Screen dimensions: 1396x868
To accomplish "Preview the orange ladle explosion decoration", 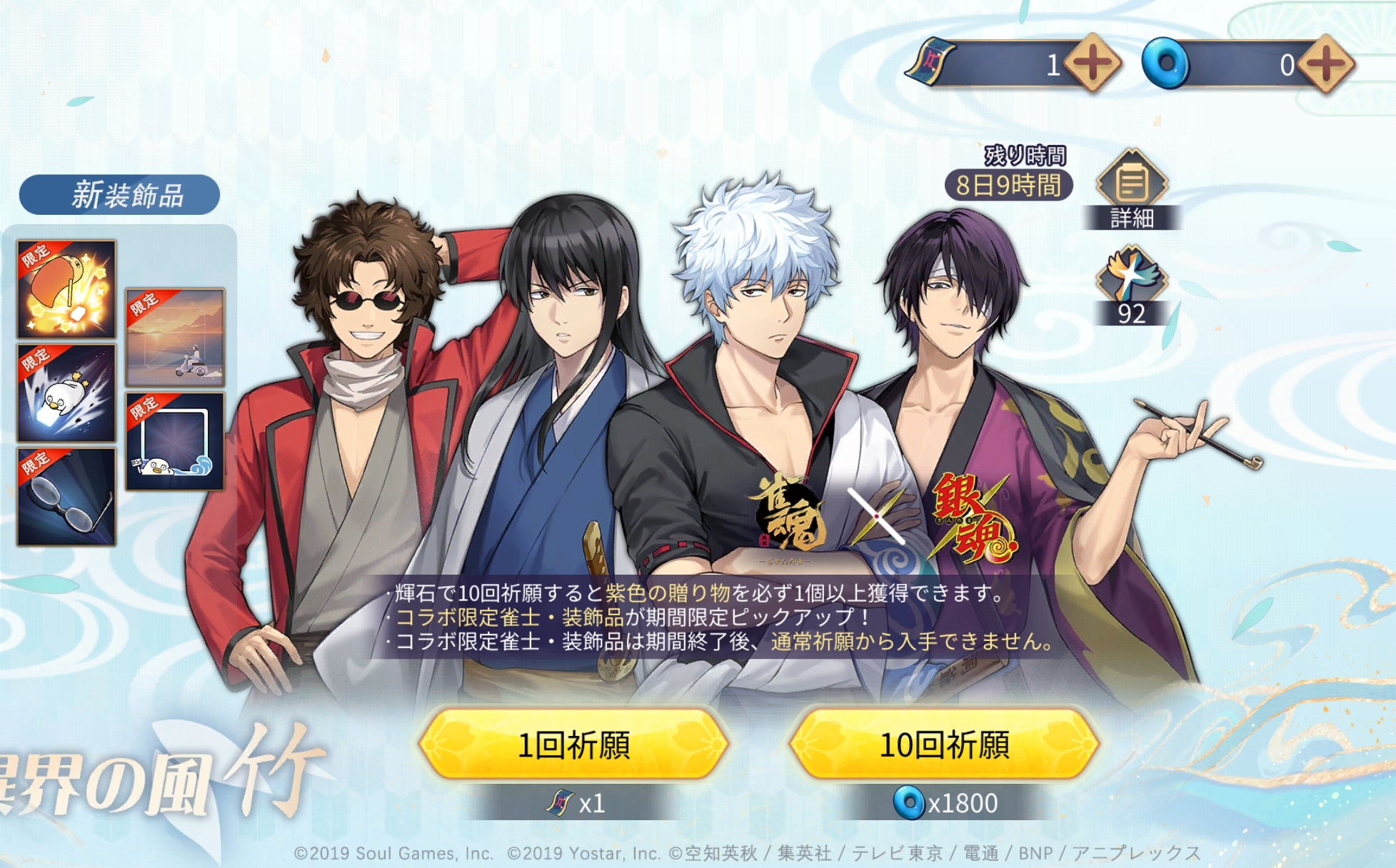I will point(66,289).
